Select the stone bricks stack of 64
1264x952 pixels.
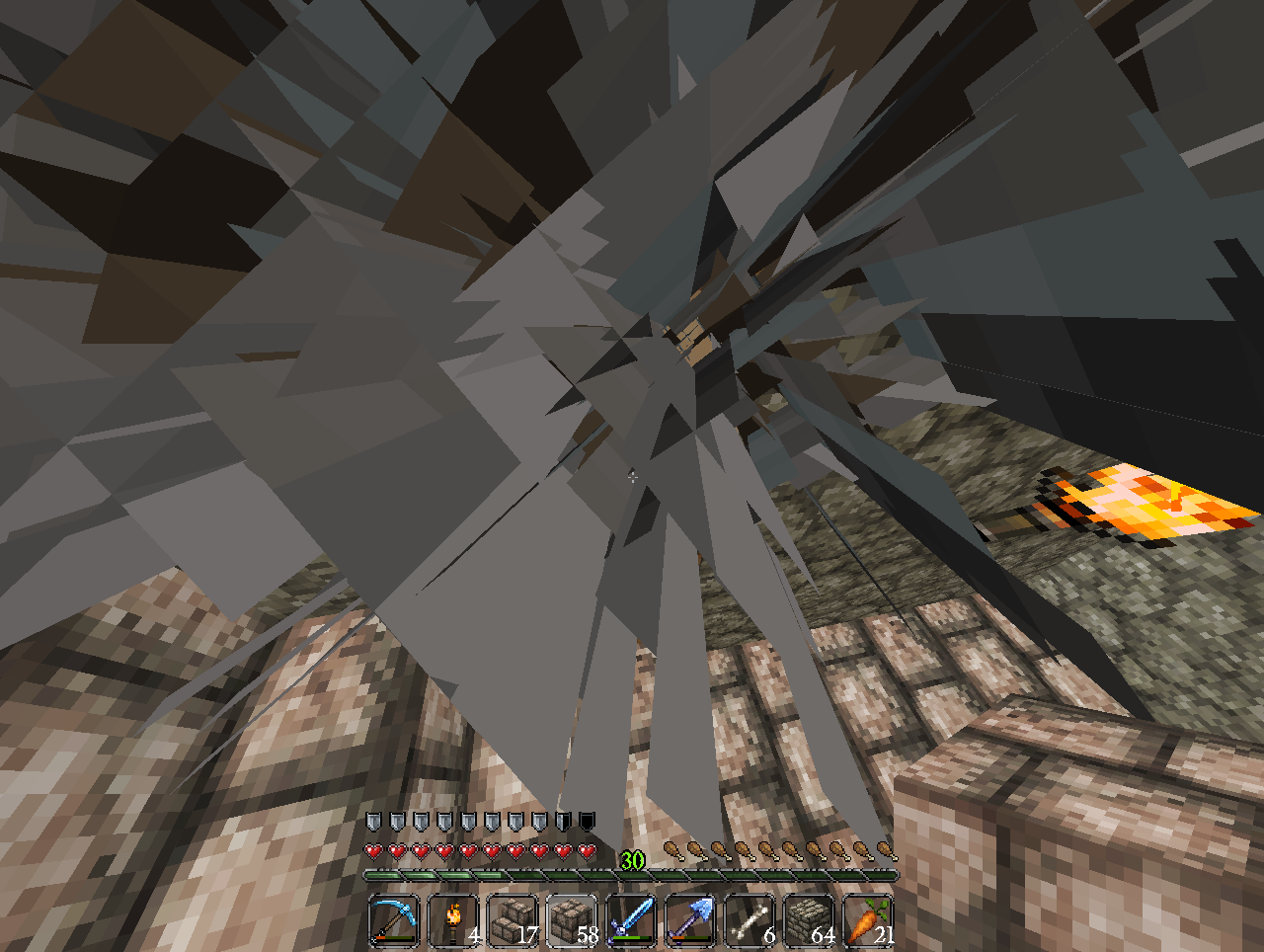[x=809, y=920]
